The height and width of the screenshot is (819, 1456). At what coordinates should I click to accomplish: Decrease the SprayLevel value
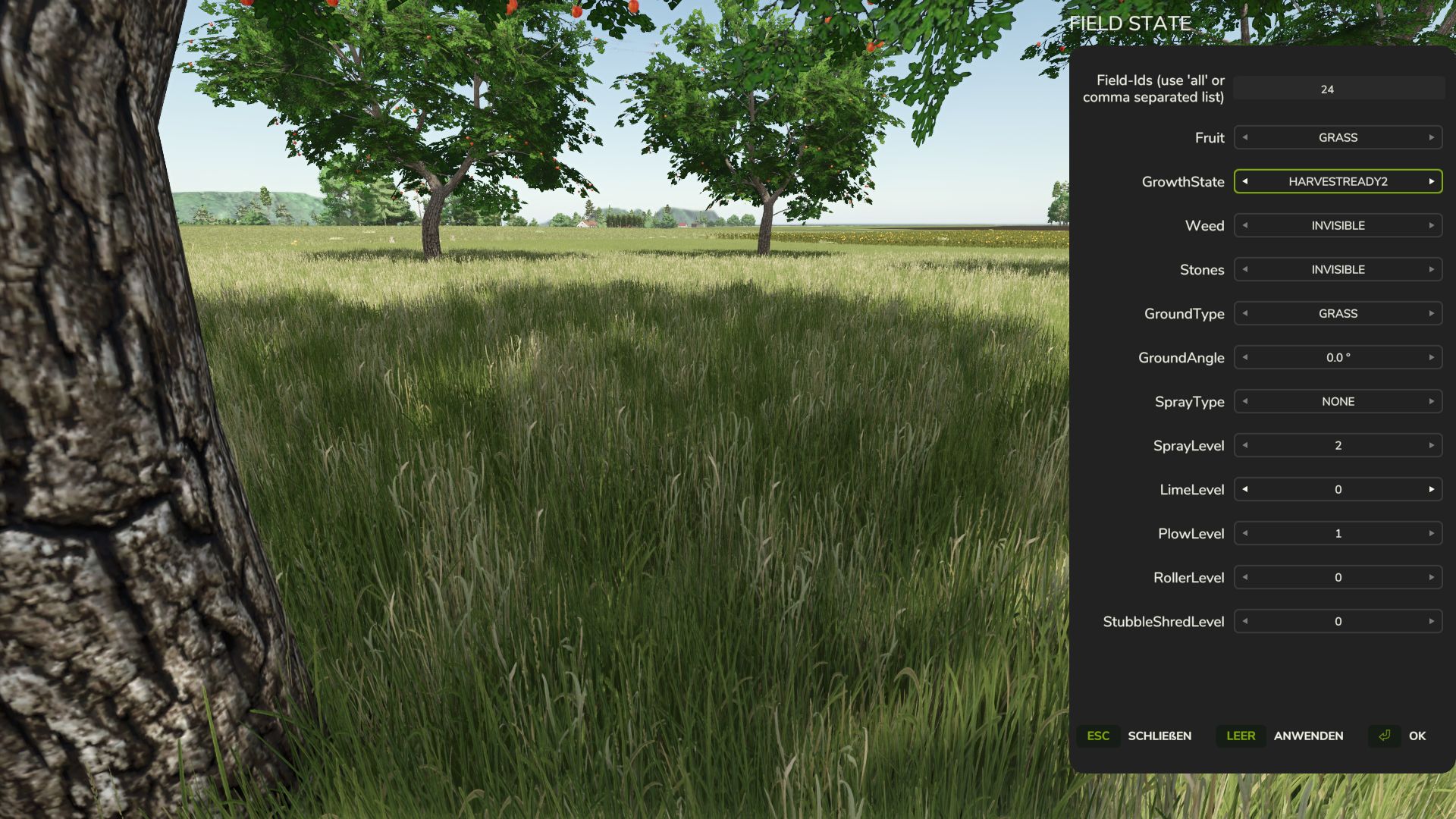coord(1244,445)
